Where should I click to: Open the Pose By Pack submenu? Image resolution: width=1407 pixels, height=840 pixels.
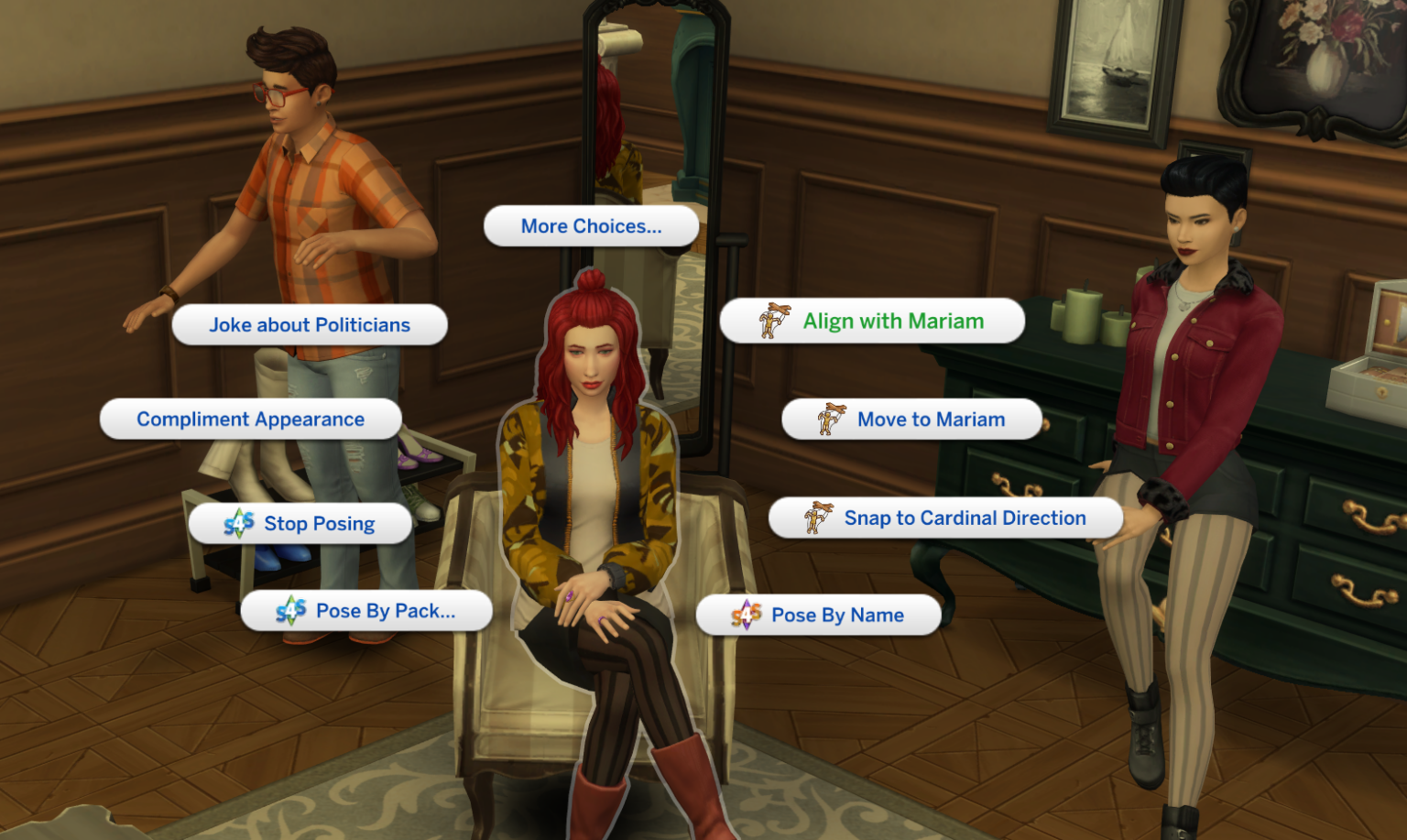tap(385, 610)
